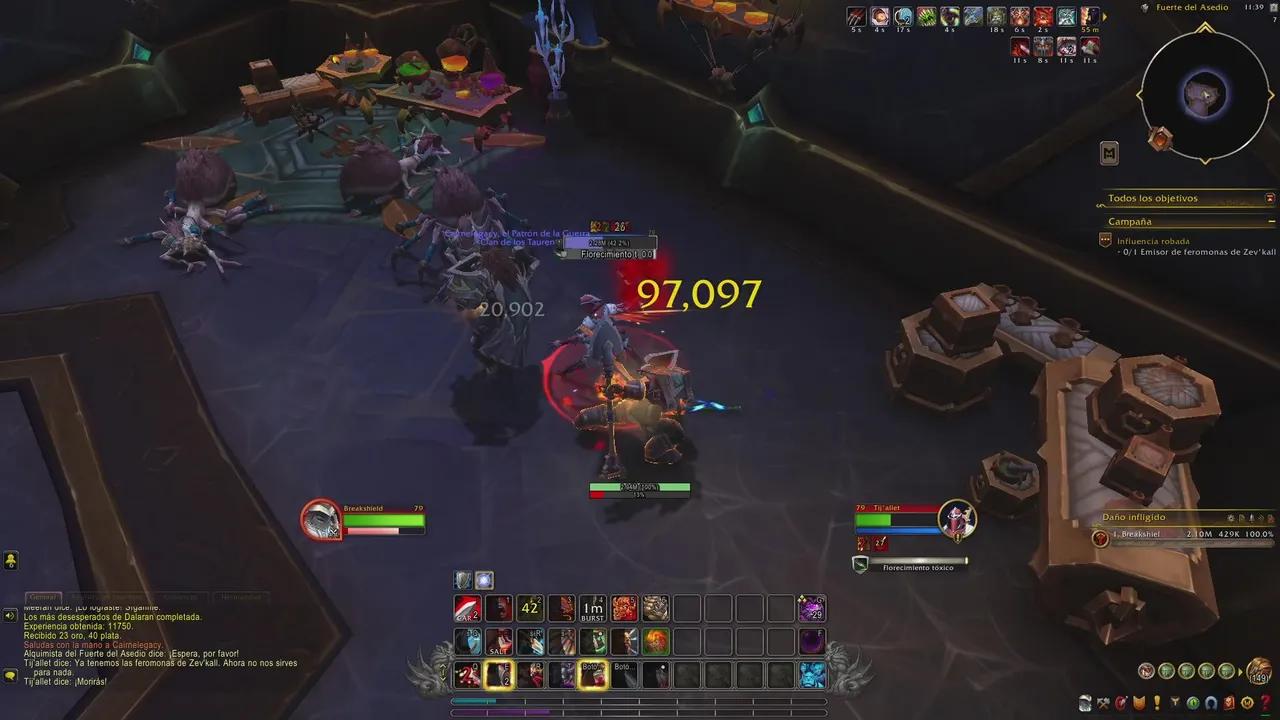The height and width of the screenshot is (720, 1280).
Task: Collapse the Campaña section in the objectives tracker
Action: [1271, 222]
